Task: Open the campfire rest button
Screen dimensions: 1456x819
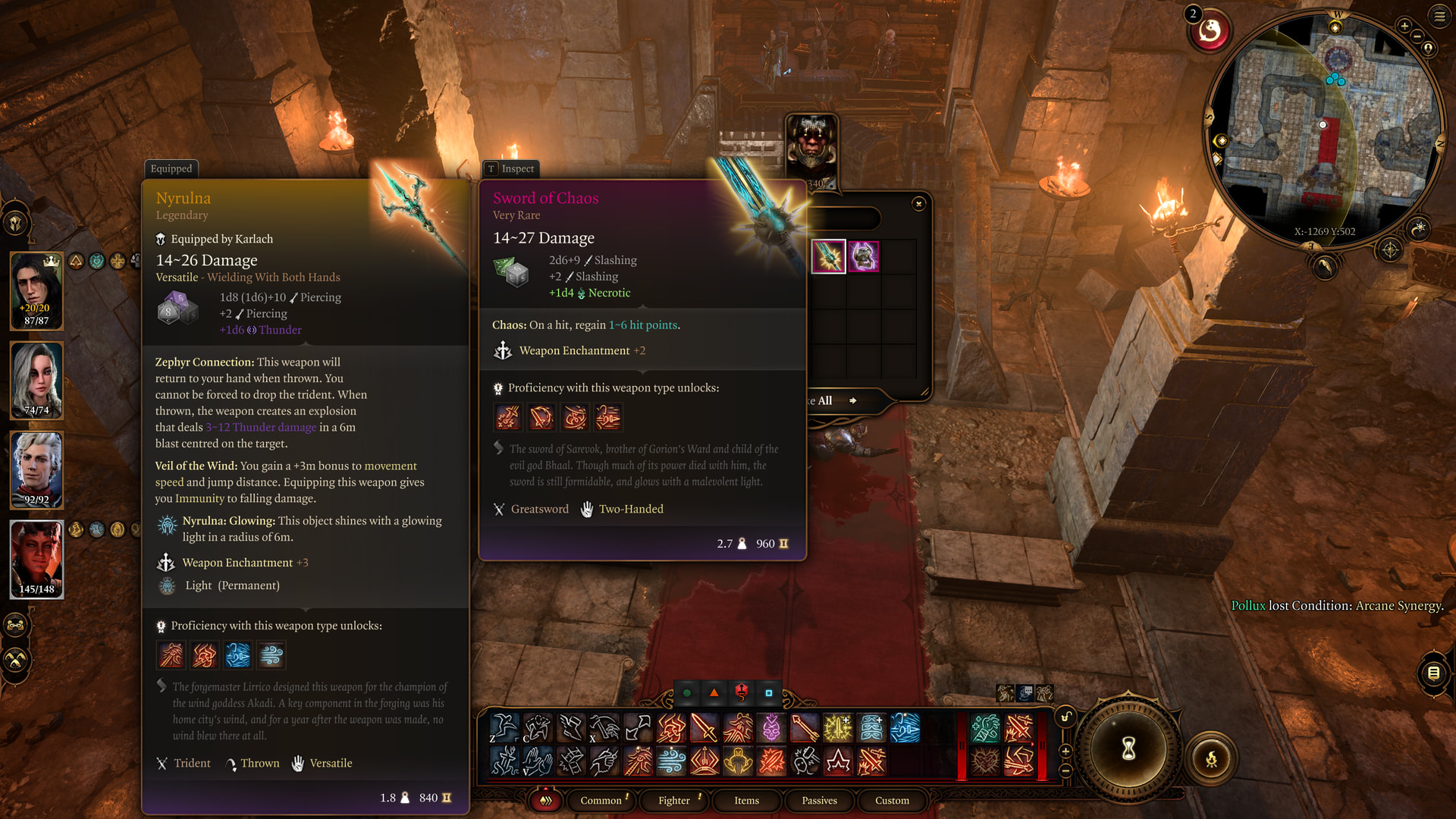Action: (x=1211, y=758)
